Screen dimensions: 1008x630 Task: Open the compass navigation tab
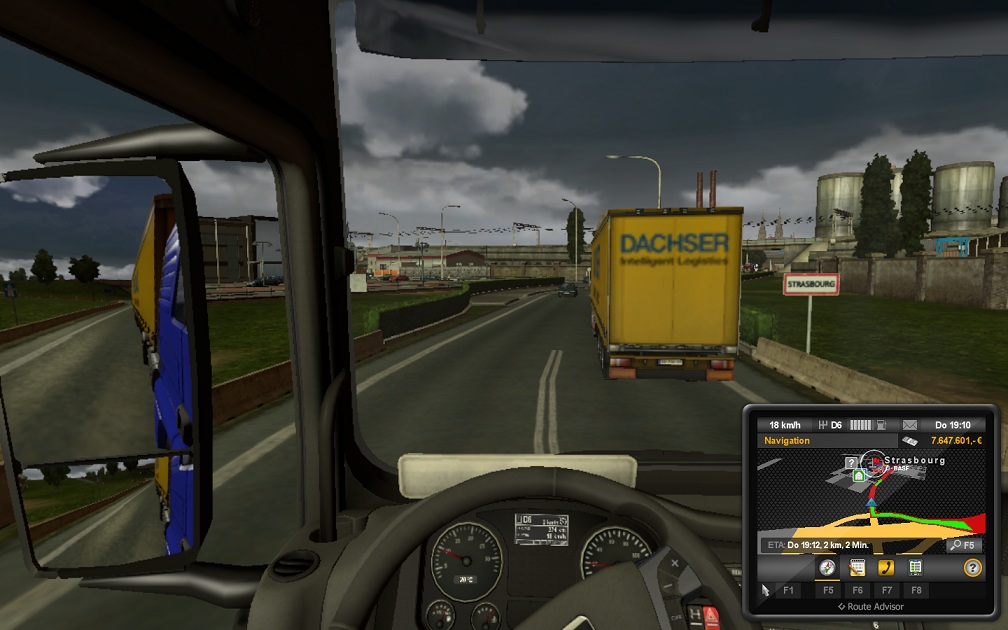tap(827, 568)
